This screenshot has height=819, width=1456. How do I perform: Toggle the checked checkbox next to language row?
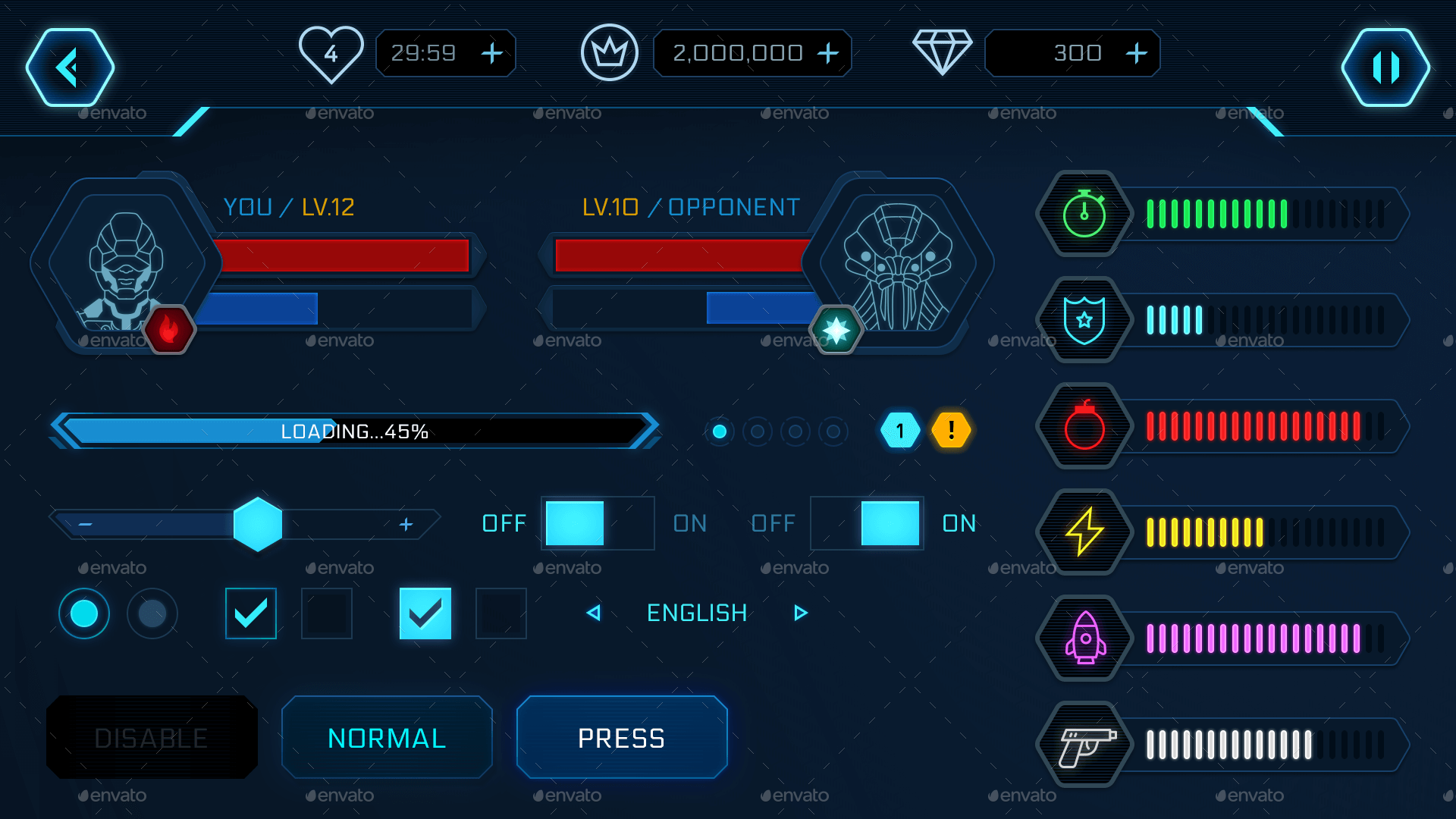[425, 613]
